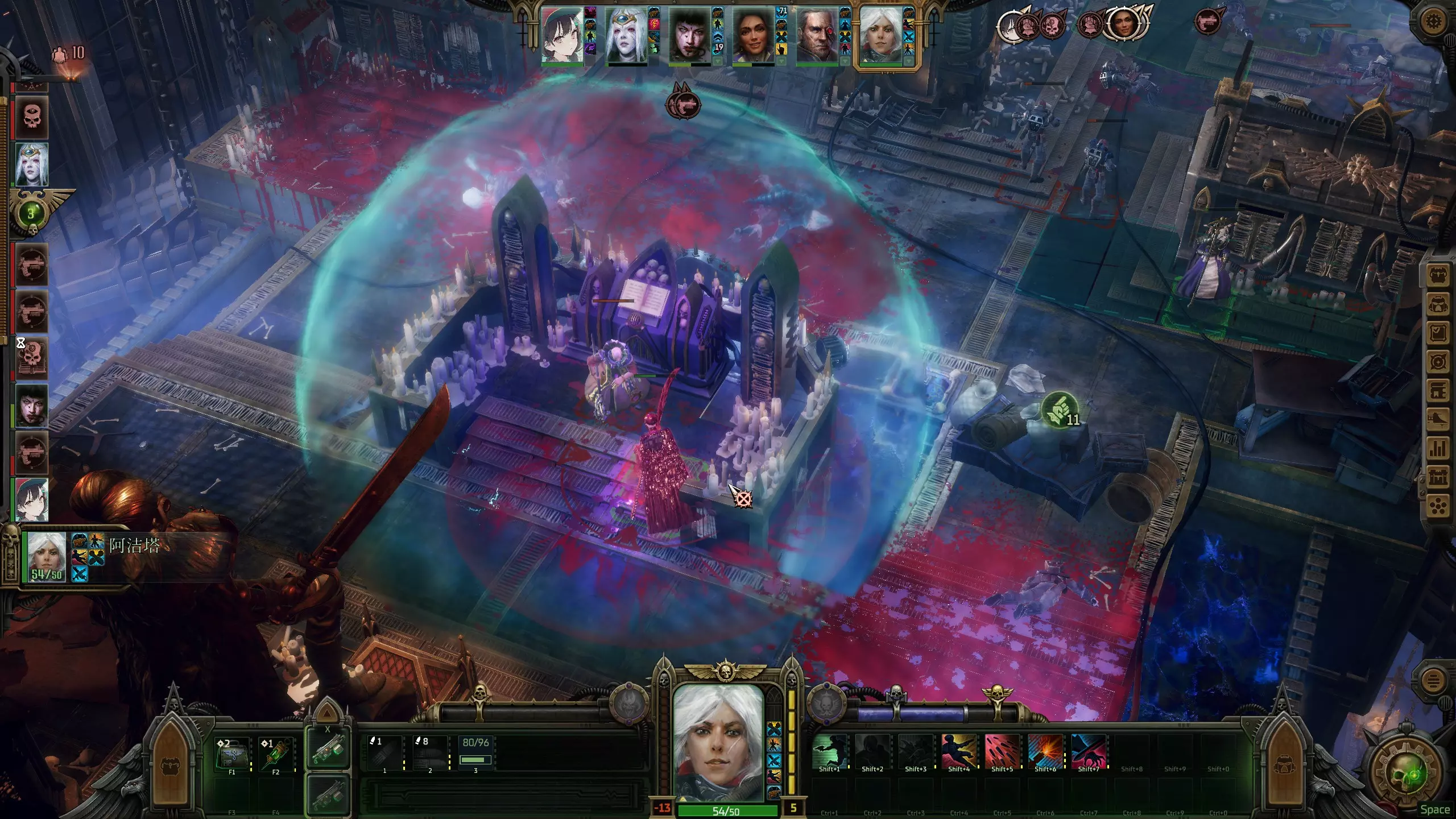Open the local map compass button
The width and height of the screenshot is (1456, 819).
[x=1438, y=362]
